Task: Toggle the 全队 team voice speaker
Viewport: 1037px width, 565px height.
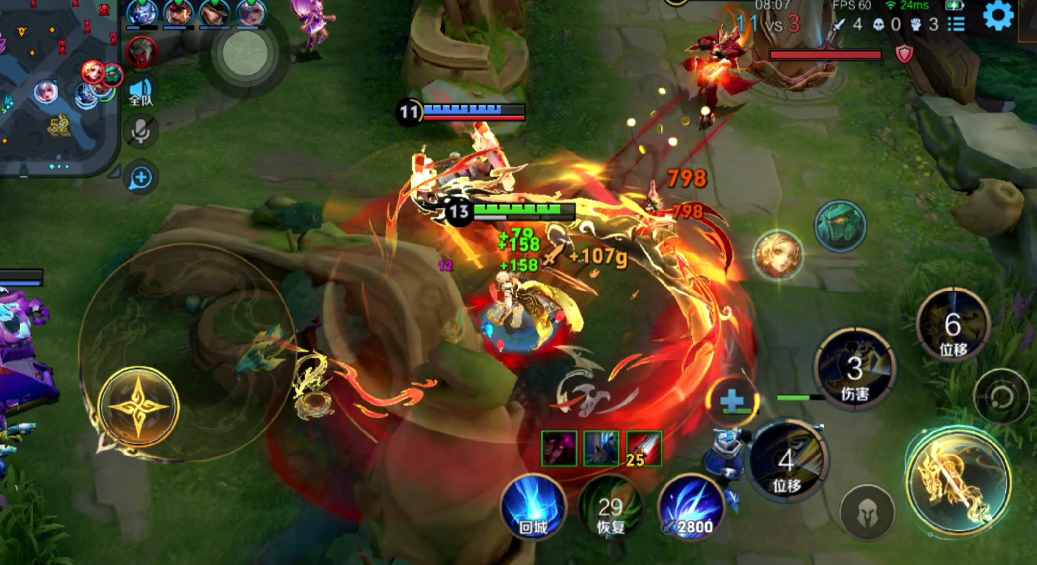Action: [141, 92]
